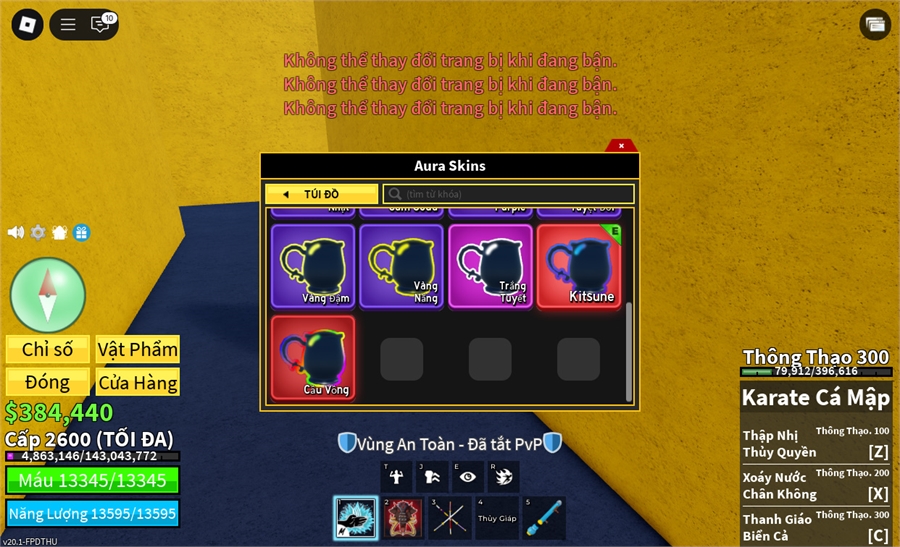Open settings with the gear icon

pos(38,232)
